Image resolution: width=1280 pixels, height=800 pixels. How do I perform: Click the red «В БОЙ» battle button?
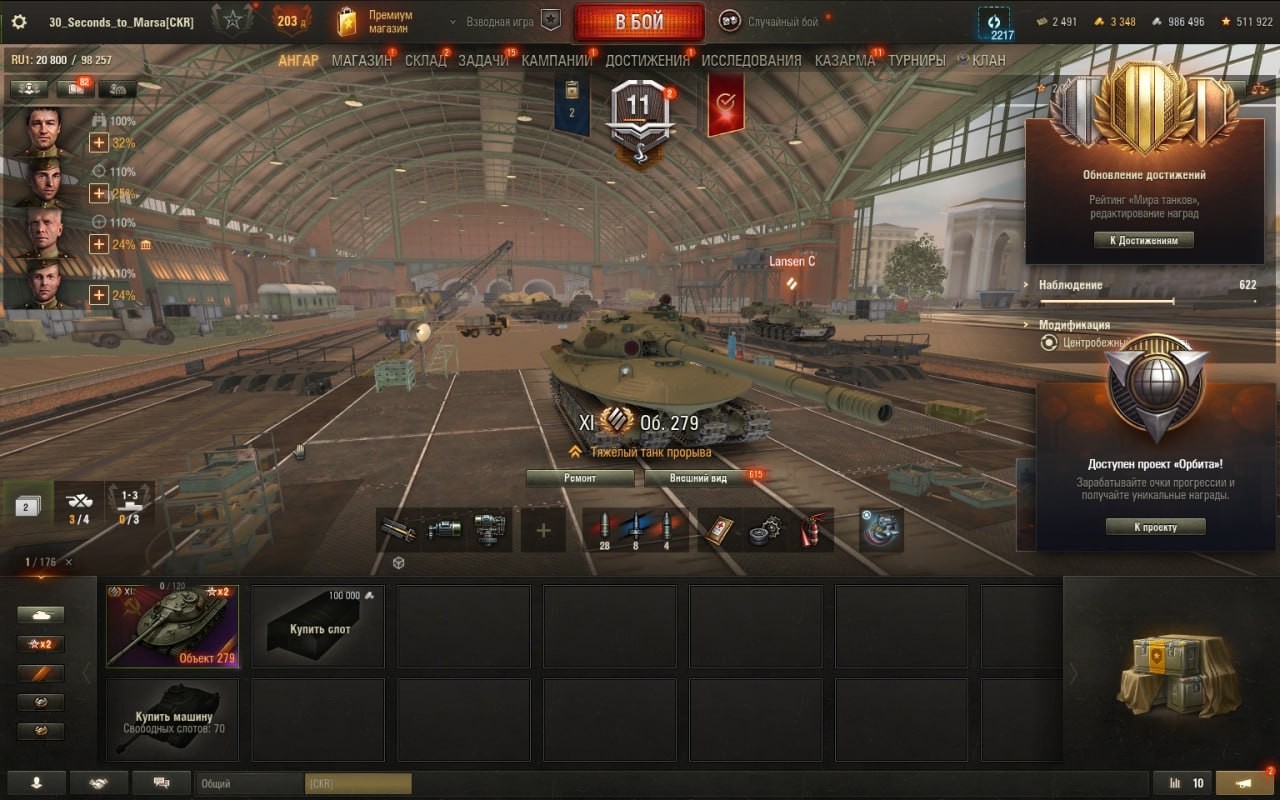[x=639, y=22]
